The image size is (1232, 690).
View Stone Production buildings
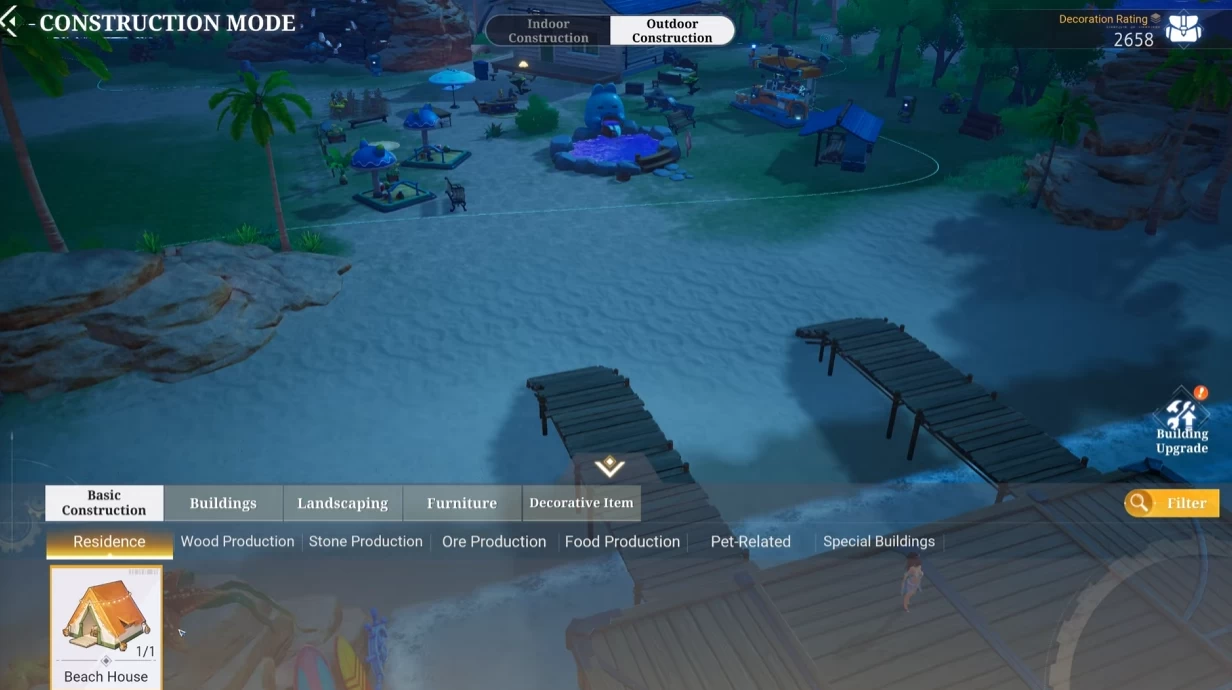coord(365,542)
